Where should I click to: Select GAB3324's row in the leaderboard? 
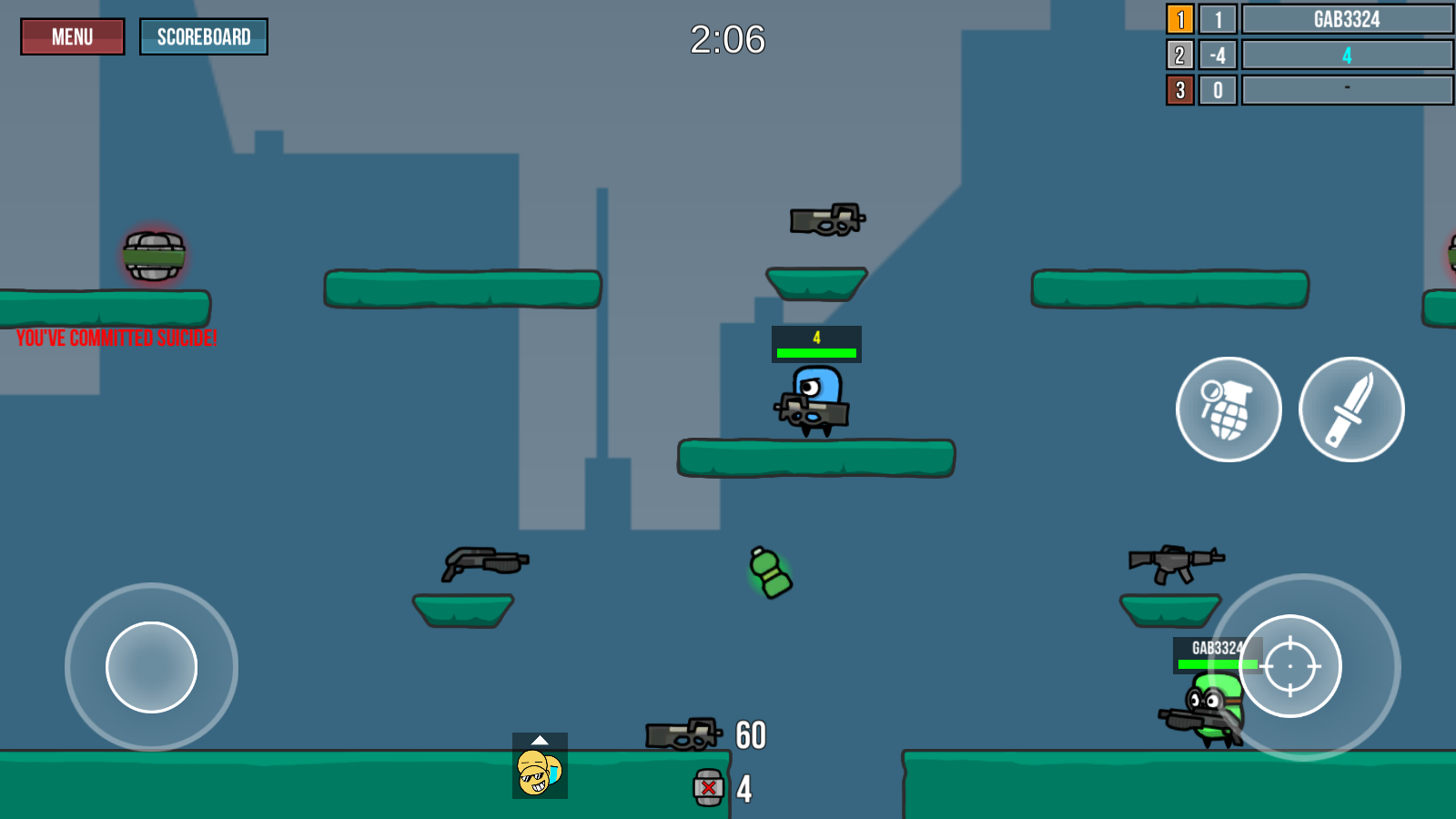click(x=1347, y=19)
